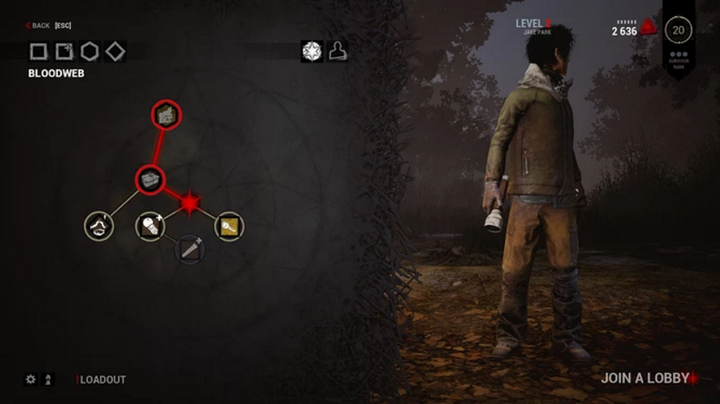Open settings with the gear icon
The height and width of the screenshot is (404, 720).
pyautogui.click(x=30, y=380)
